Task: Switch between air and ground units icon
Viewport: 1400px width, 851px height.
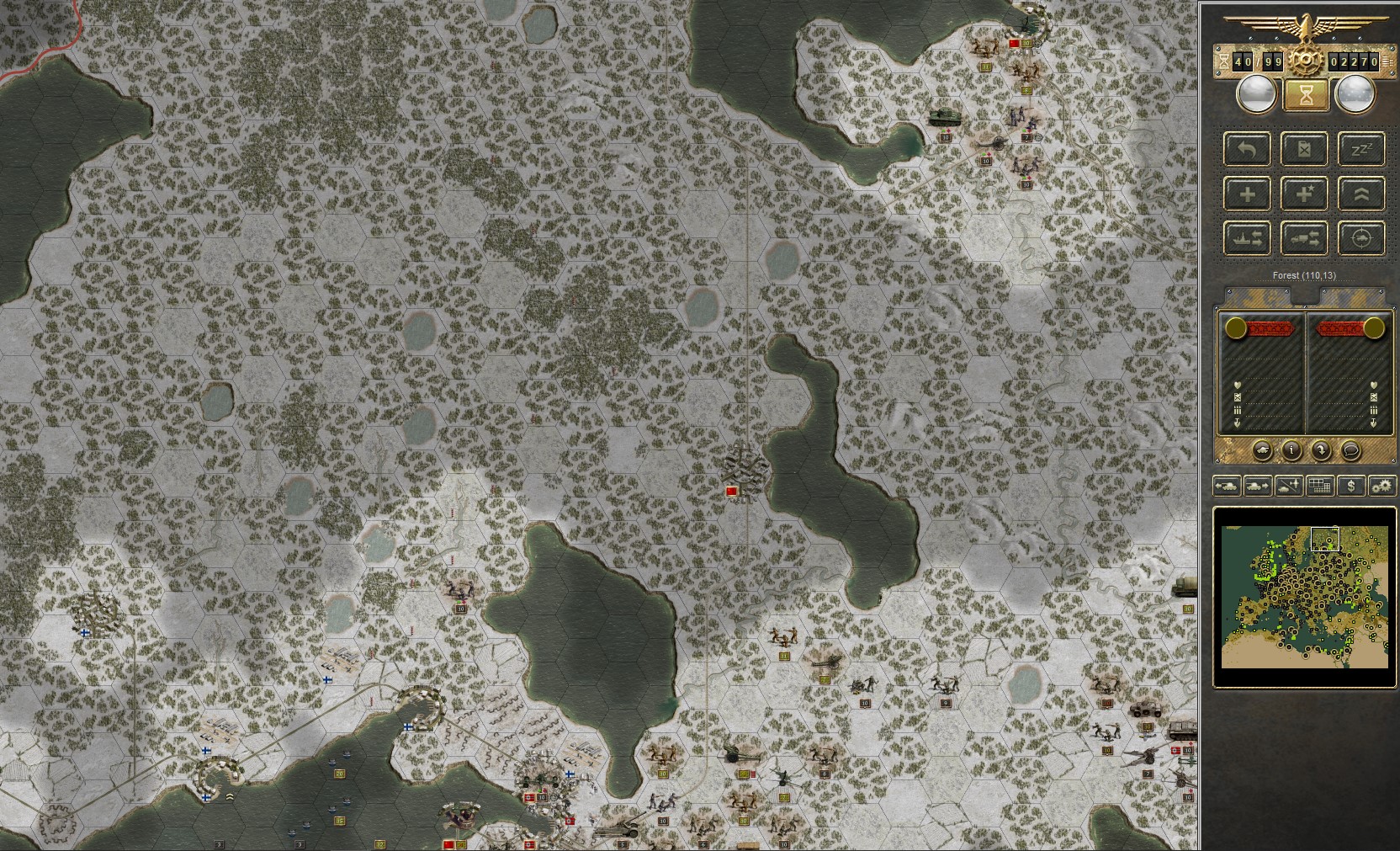Action: pyautogui.click(x=1288, y=485)
